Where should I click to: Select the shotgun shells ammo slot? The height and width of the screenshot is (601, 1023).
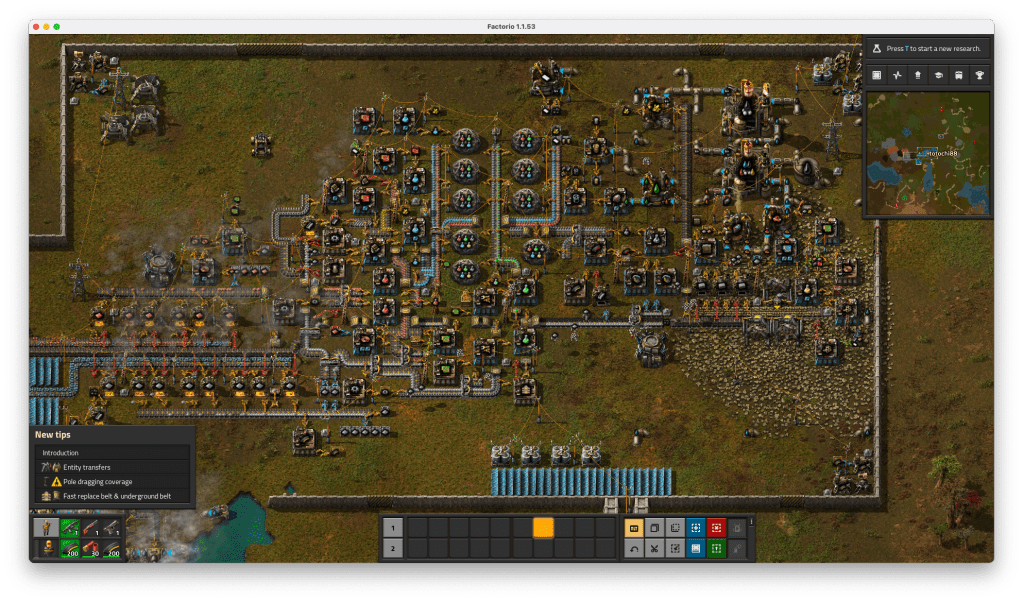pos(91,548)
